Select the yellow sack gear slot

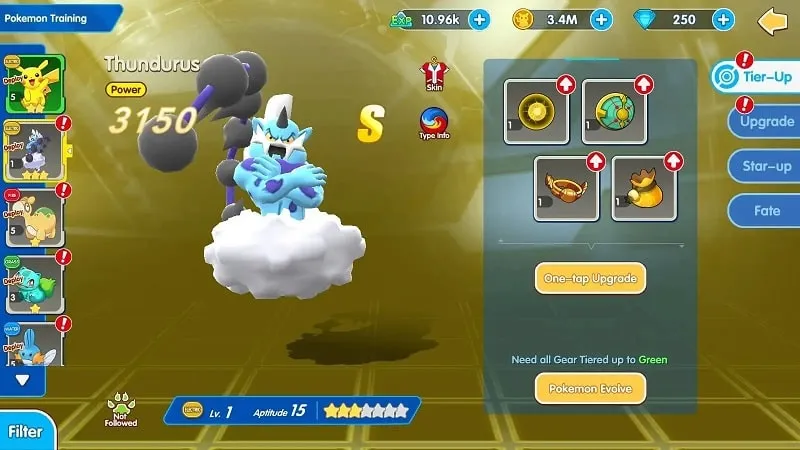[x=645, y=187]
